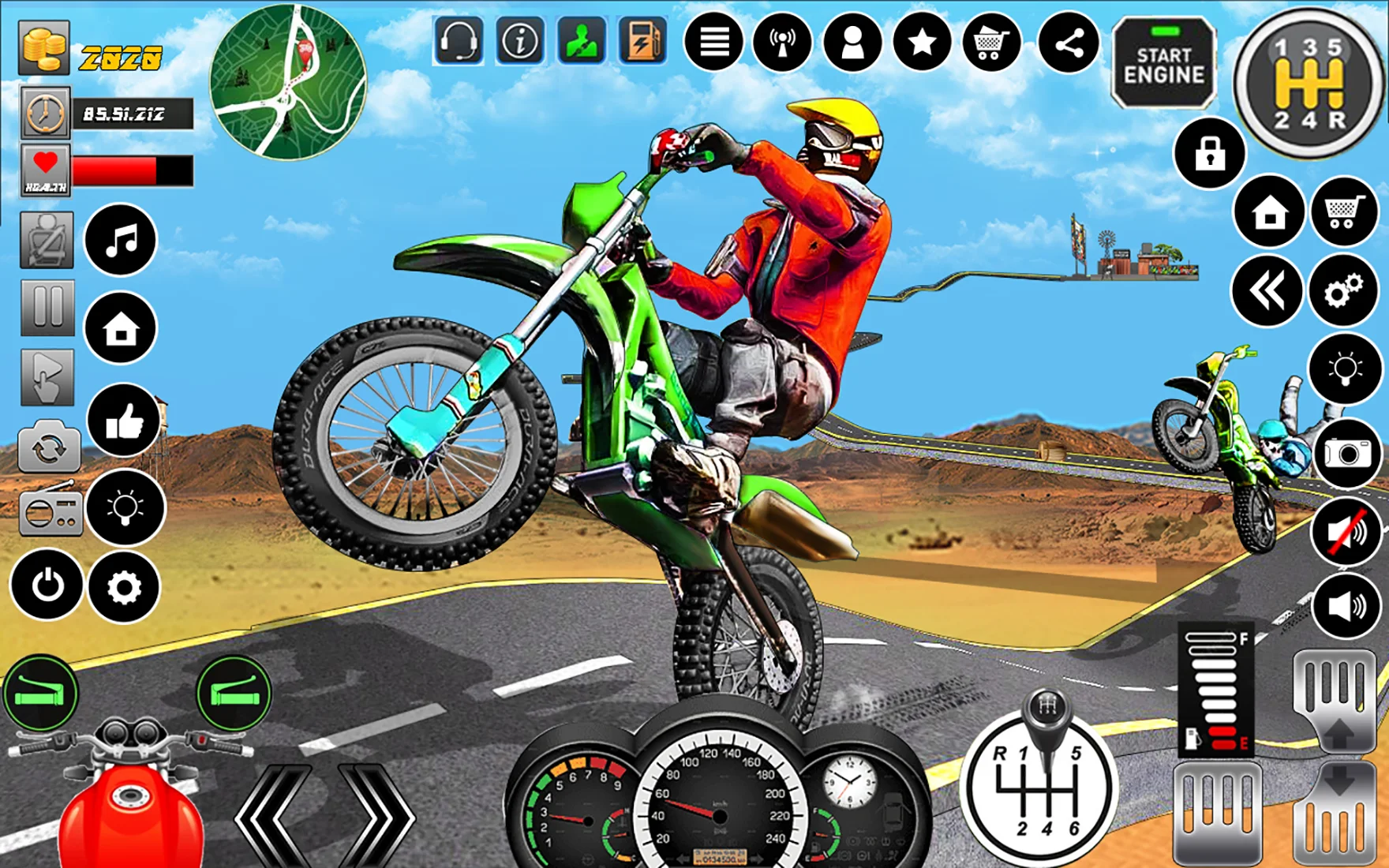Open the list menu icon
The height and width of the screenshot is (868, 1389).
(x=713, y=43)
